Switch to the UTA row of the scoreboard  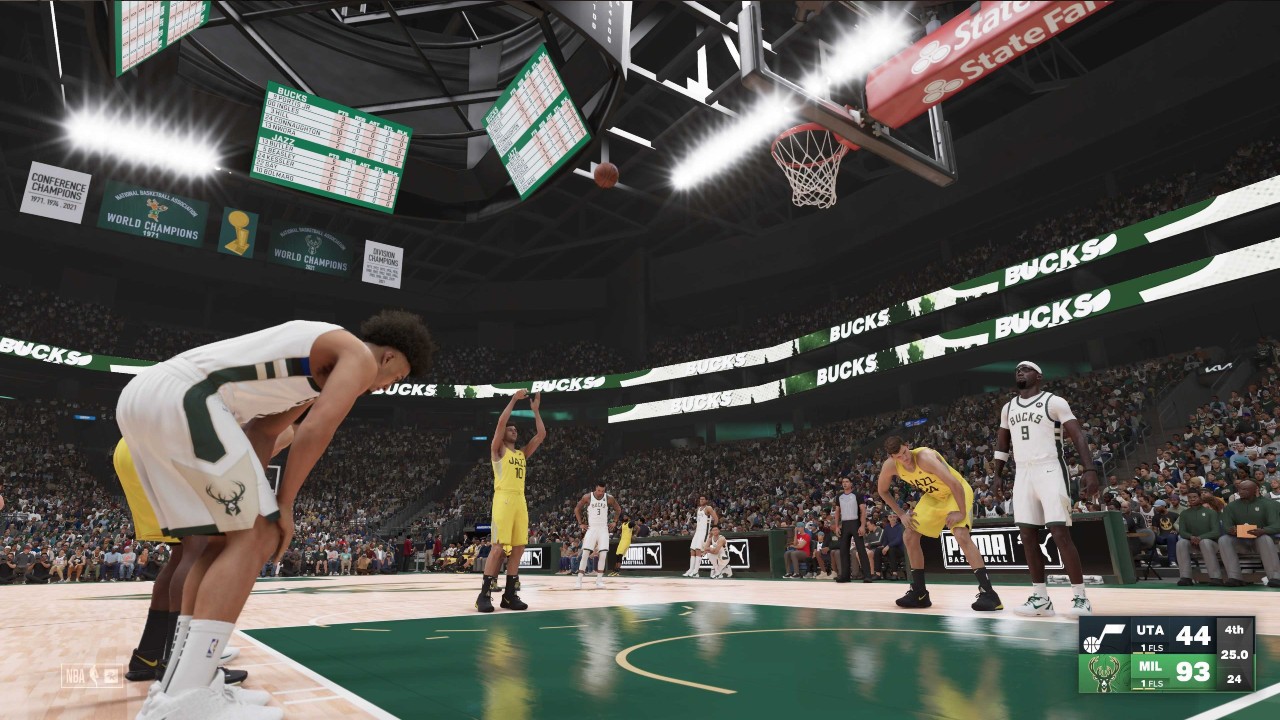pos(1150,631)
